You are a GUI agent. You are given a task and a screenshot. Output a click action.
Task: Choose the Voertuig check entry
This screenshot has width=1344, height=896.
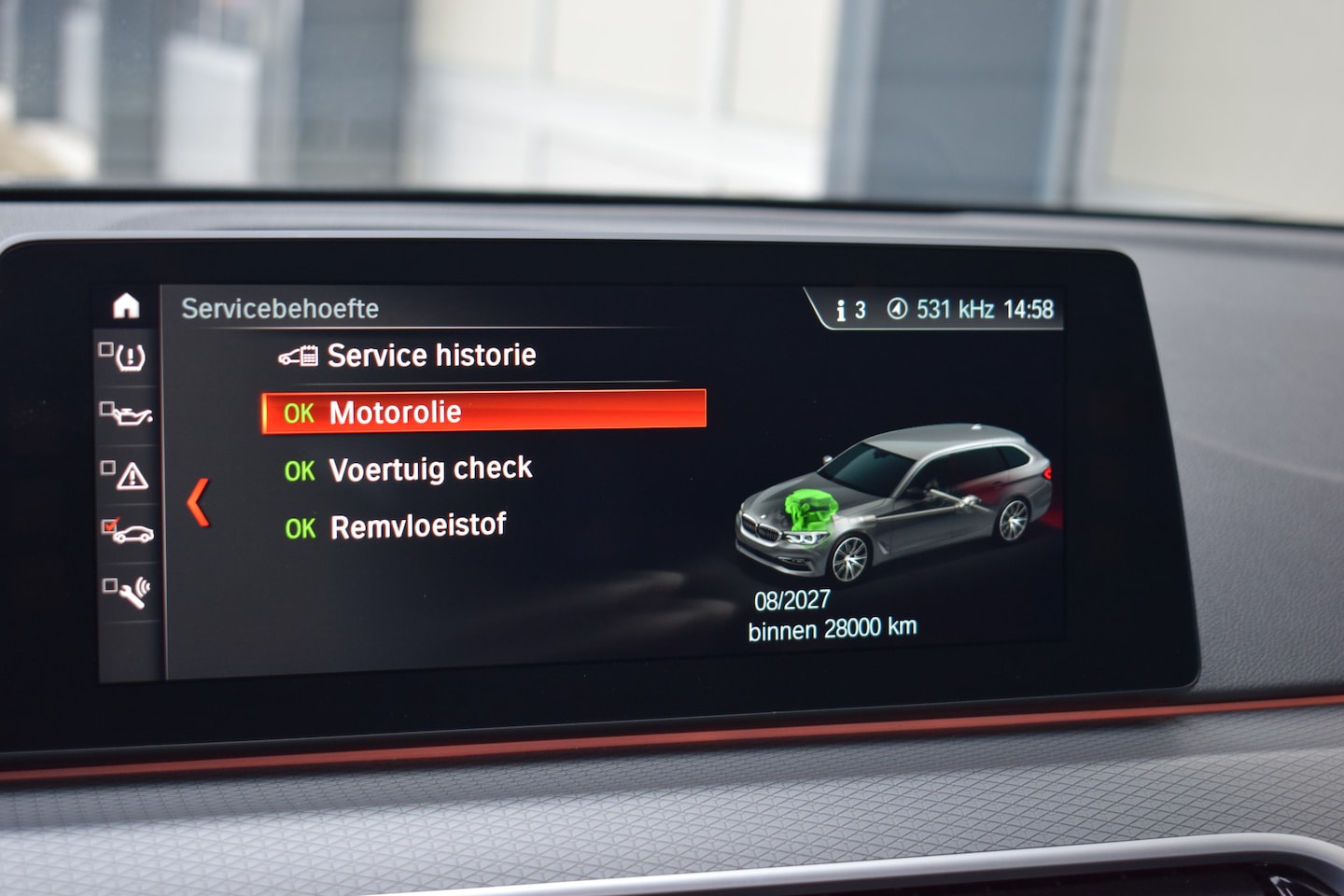point(429,469)
